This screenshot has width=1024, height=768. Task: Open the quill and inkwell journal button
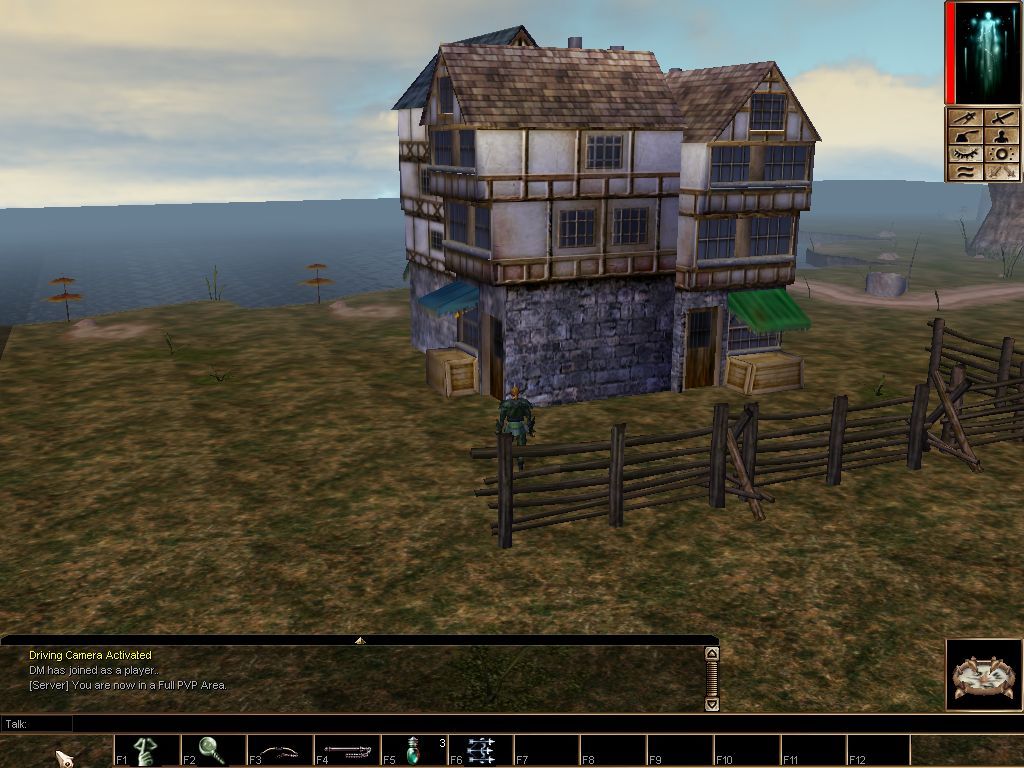(x=964, y=136)
